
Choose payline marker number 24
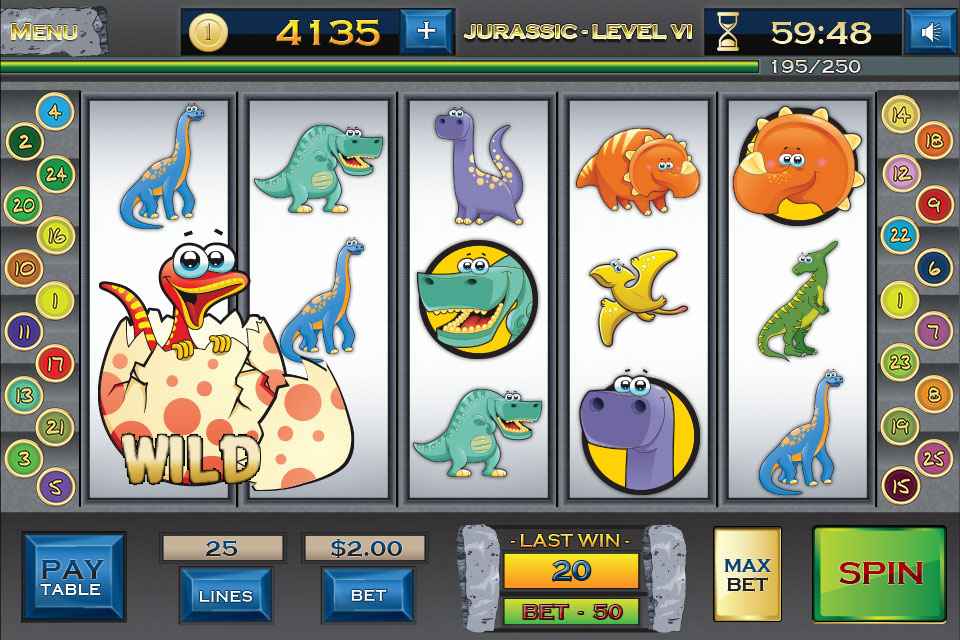pos(54,173)
